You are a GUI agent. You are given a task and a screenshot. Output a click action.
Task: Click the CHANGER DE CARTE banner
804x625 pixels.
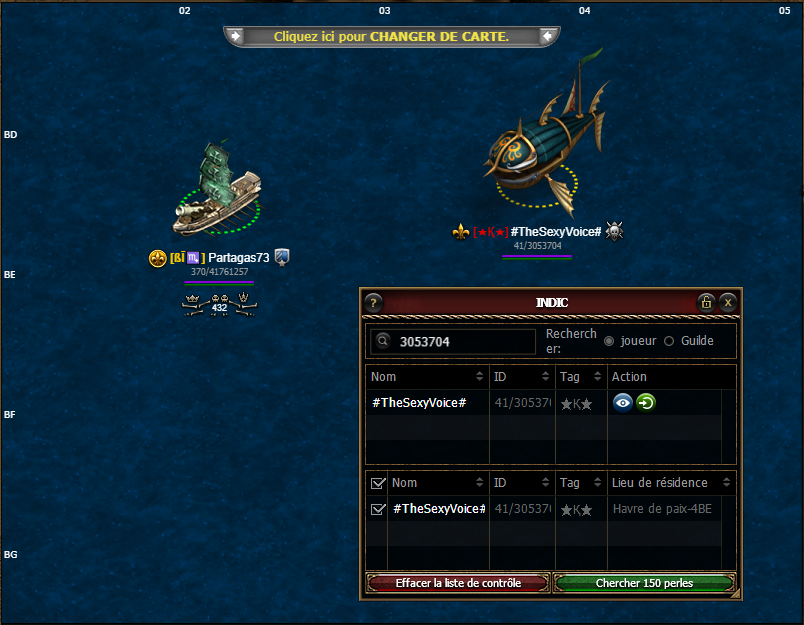tap(391, 36)
